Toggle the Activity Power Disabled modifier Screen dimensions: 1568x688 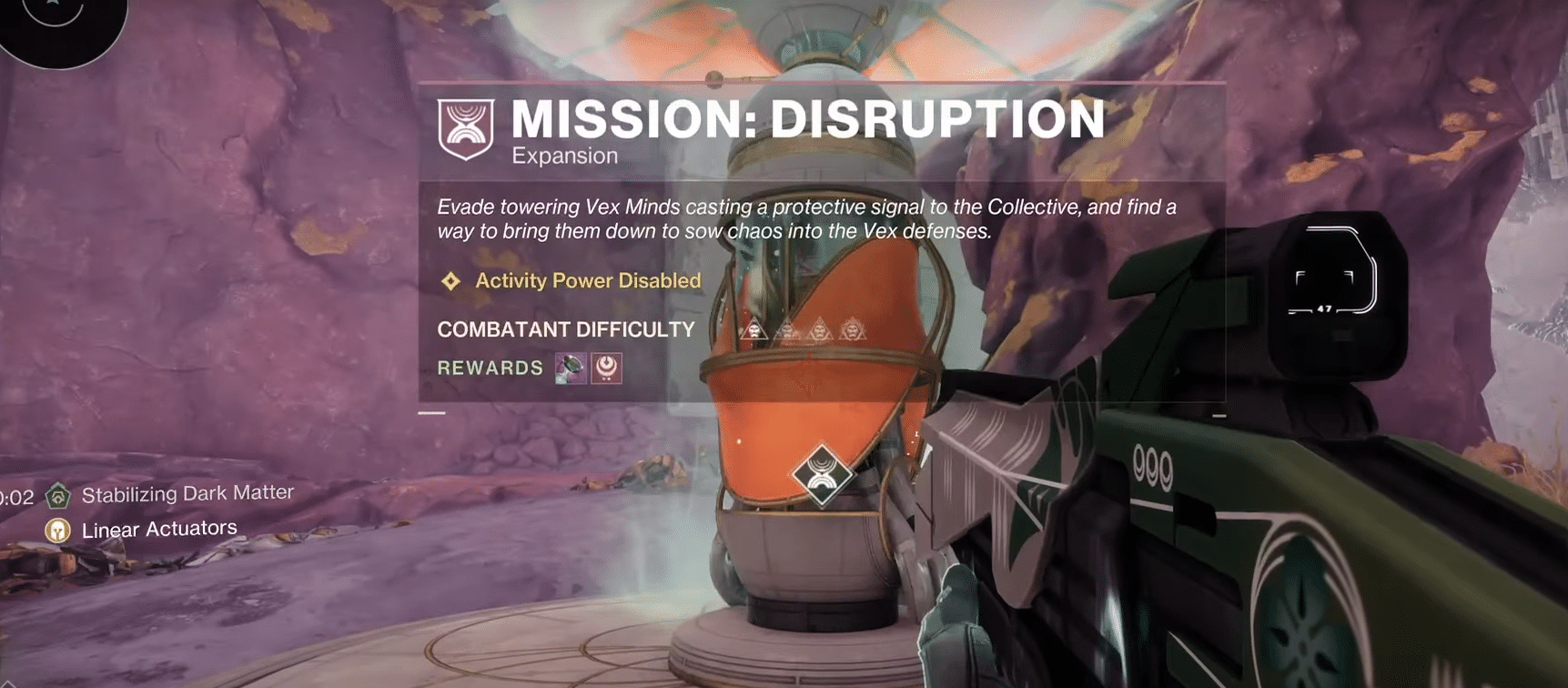click(586, 281)
